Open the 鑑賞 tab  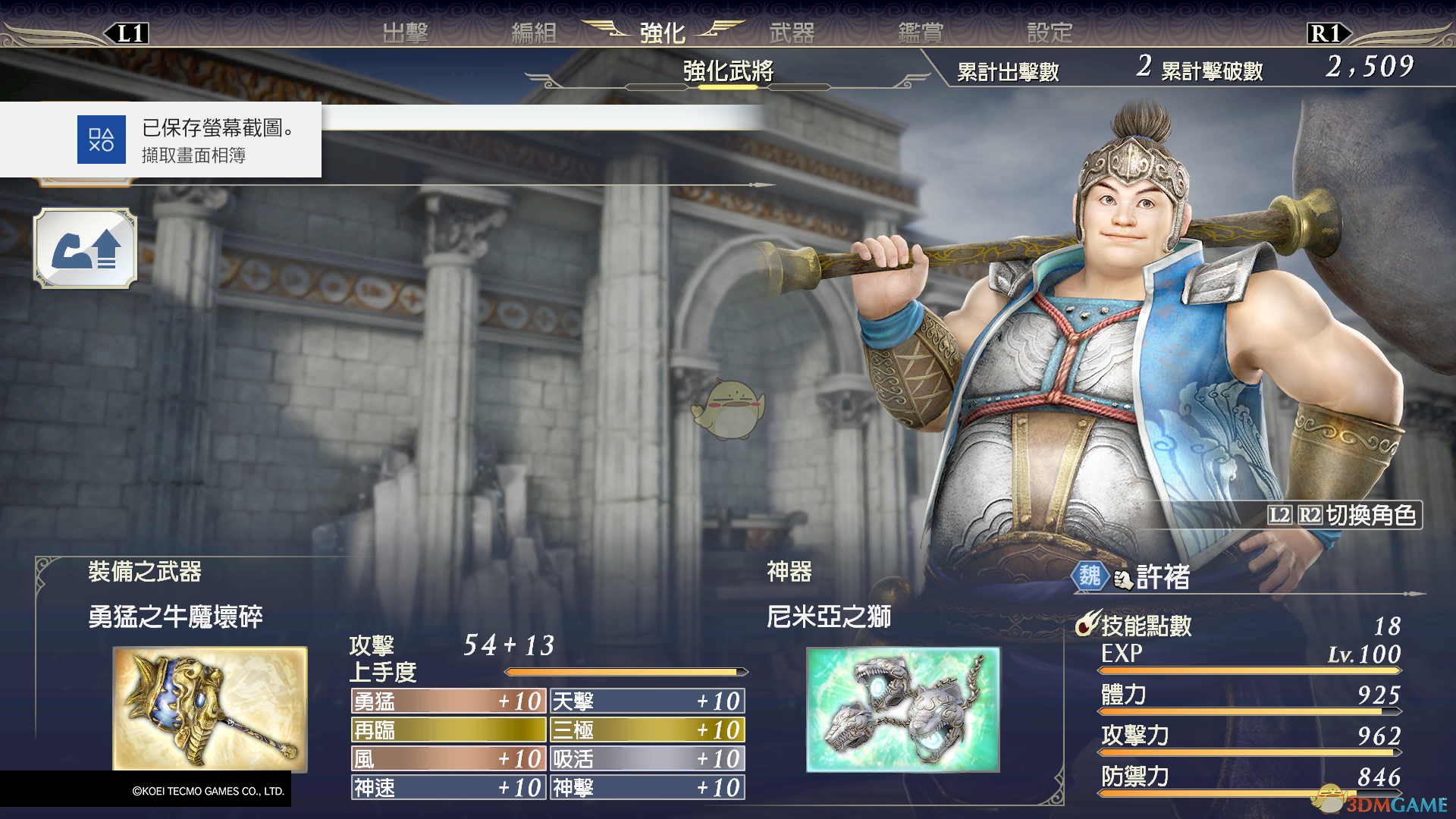(921, 33)
